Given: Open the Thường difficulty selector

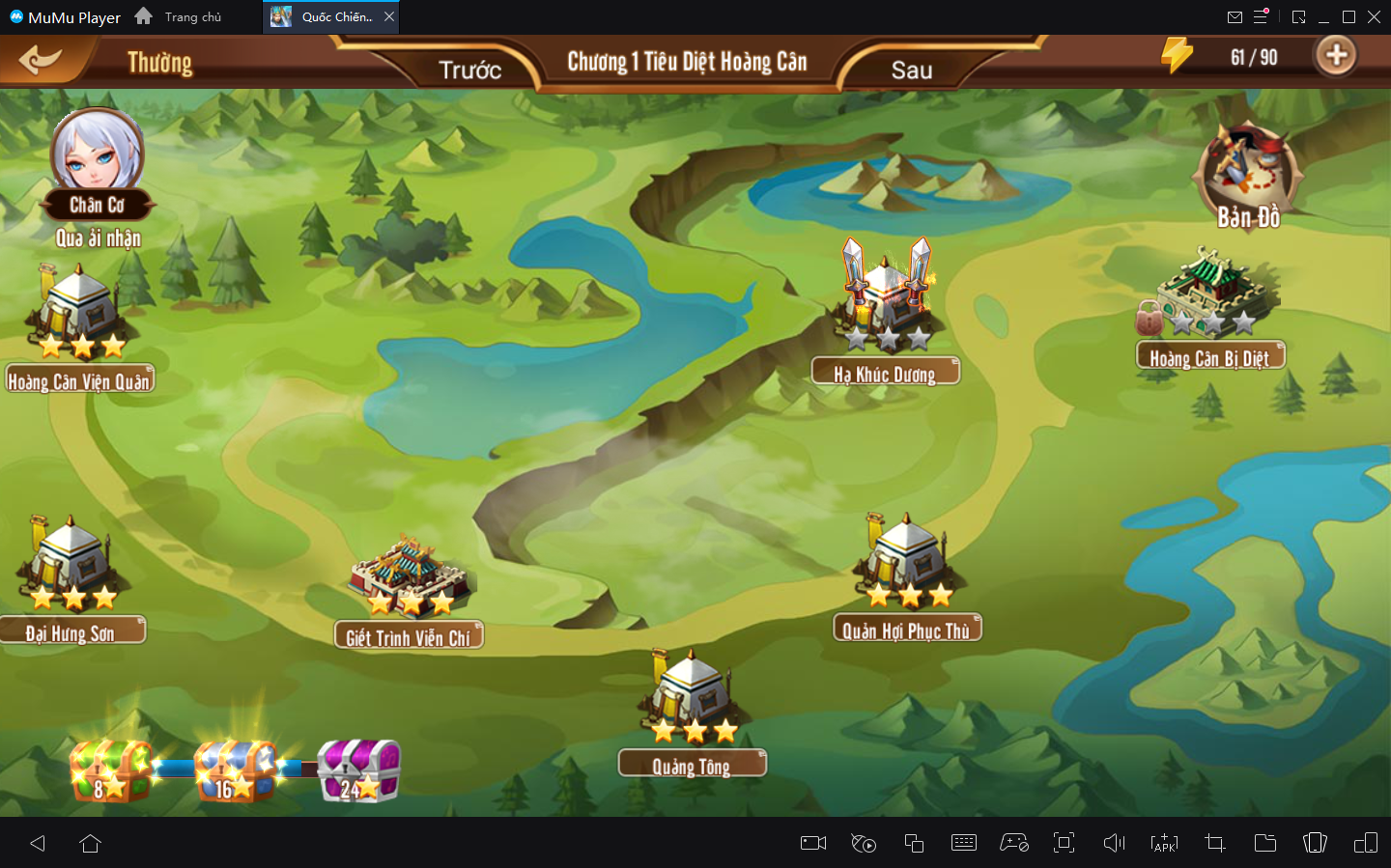Looking at the screenshot, I should pyautogui.click(x=159, y=63).
